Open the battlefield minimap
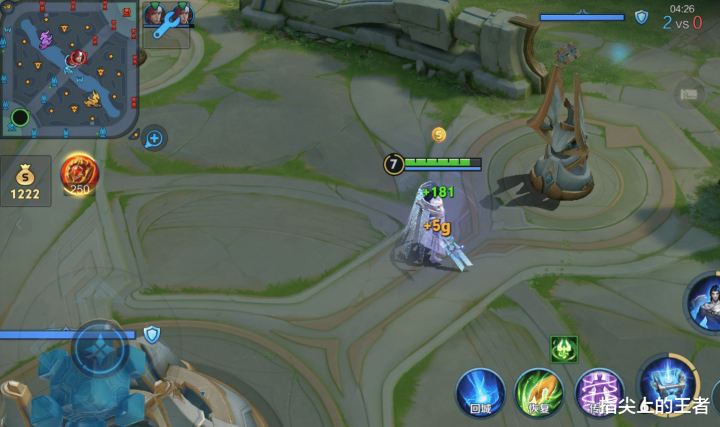 [x=69, y=68]
